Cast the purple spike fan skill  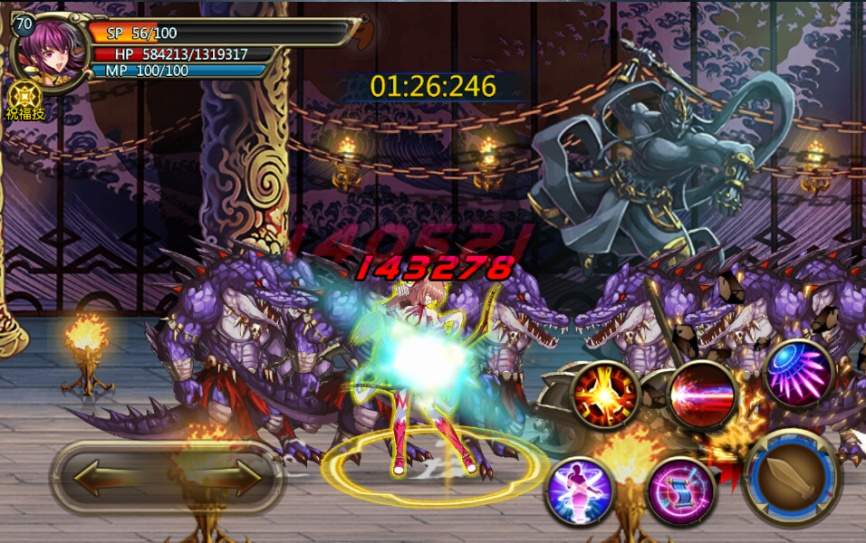pos(799,374)
